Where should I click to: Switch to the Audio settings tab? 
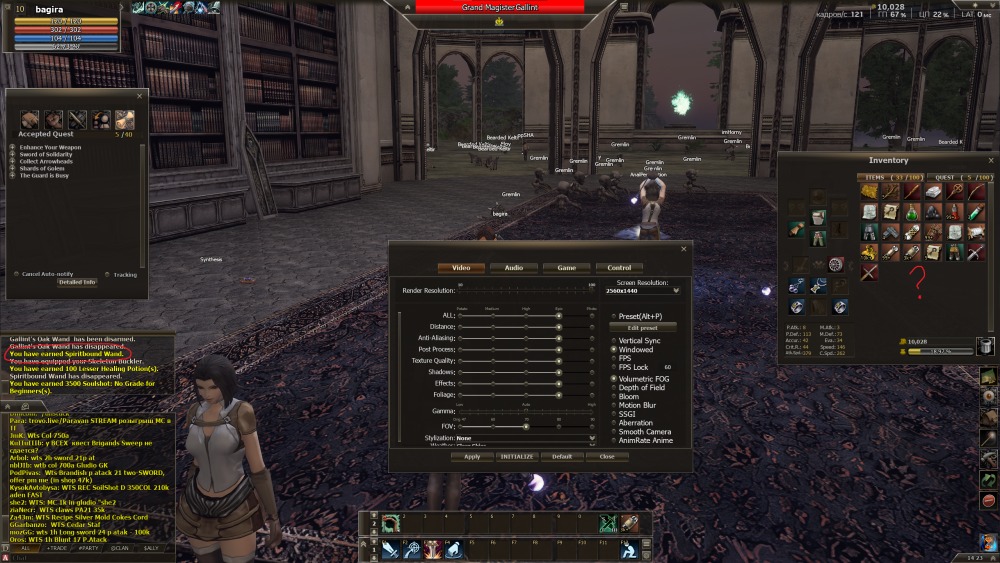[x=514, y=268]
